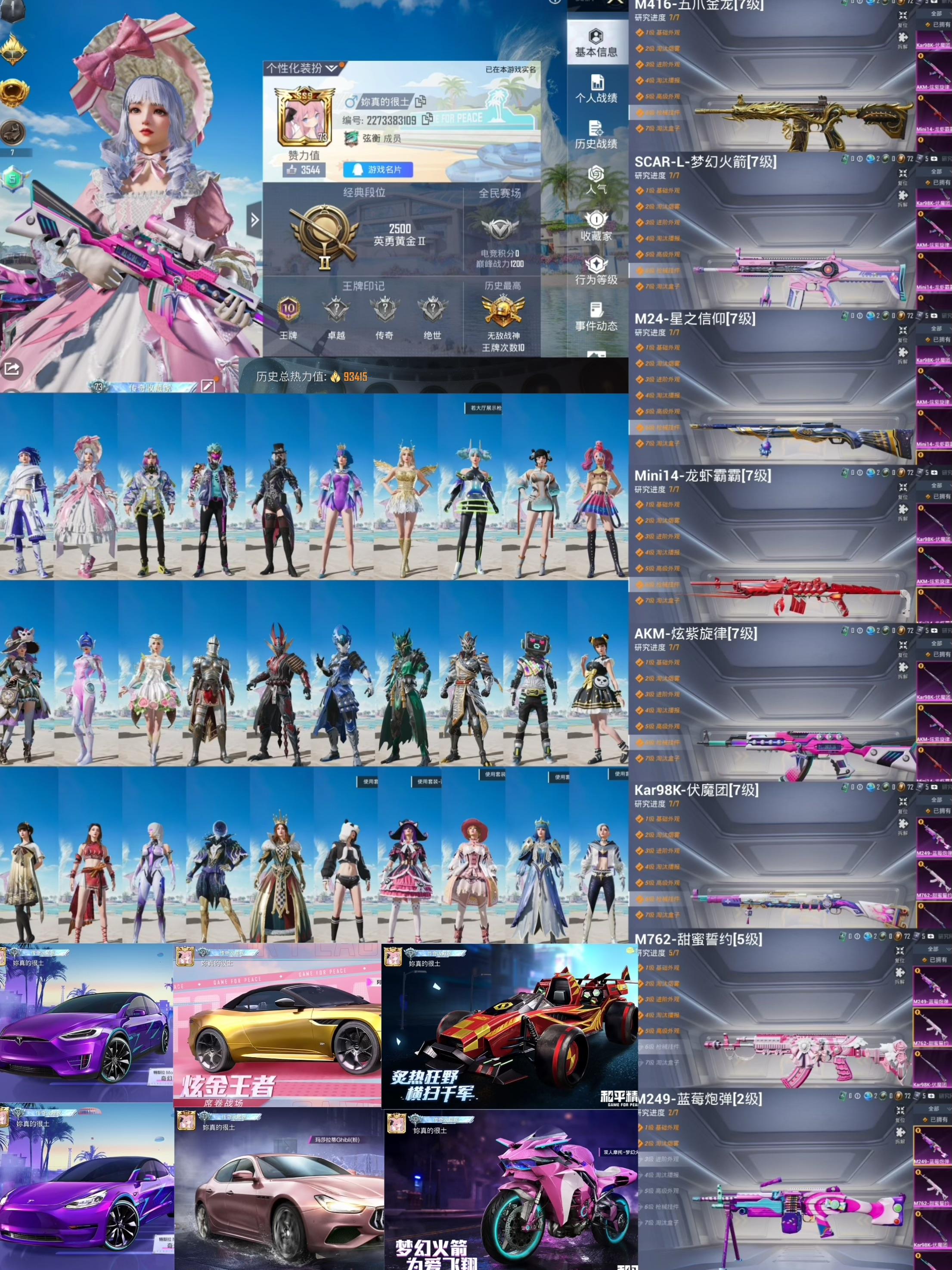Like the profile via the 3544 thumbs-up
This screenshot has height=1270, width=952.
point(304,169)
